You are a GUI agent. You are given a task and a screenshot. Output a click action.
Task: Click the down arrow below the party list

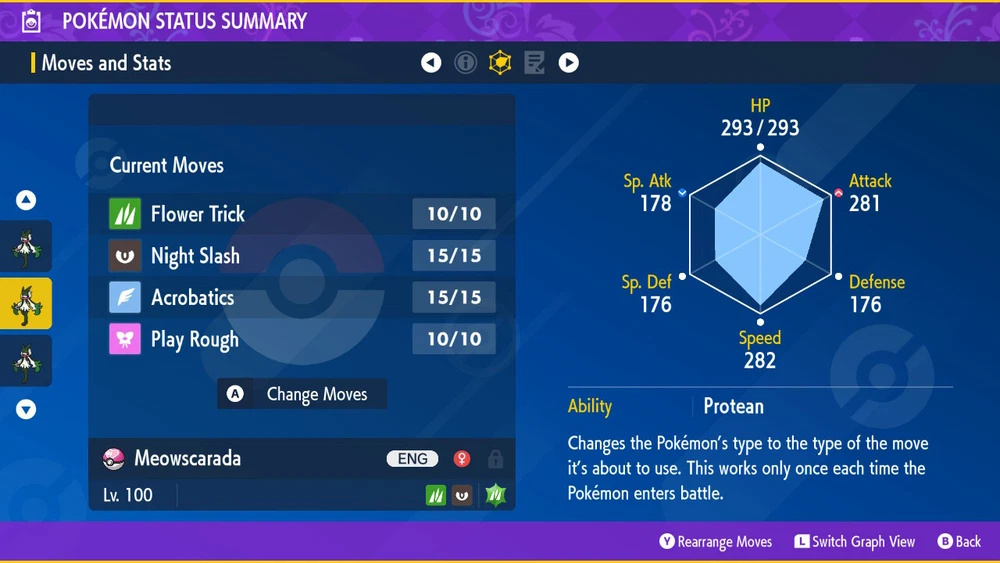coord(26,409)
